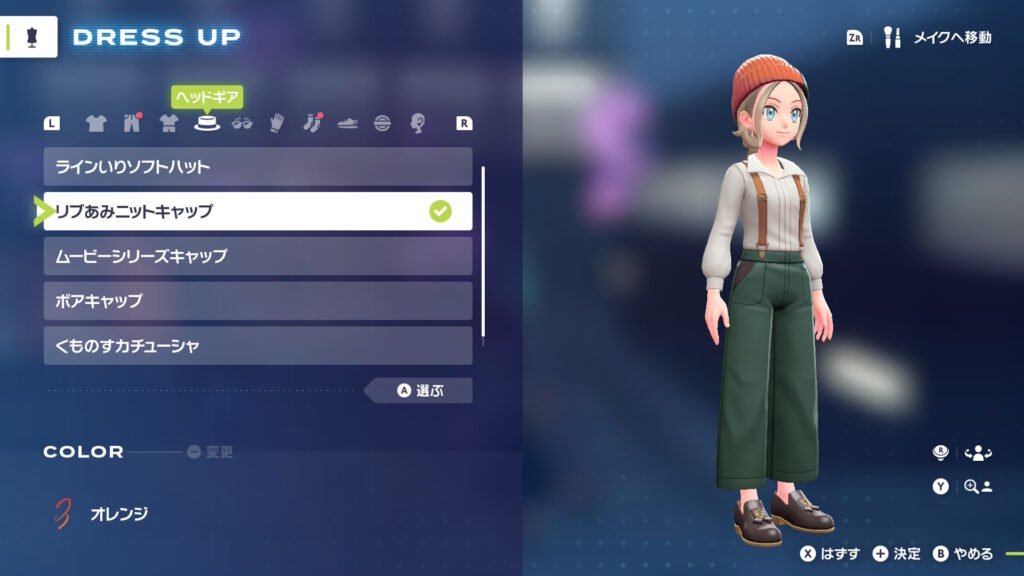Switch to the ear accessory head-profile tab
Image resolution: width=1024 pixels, height=576 pixels.
click(x=418, y=124)
